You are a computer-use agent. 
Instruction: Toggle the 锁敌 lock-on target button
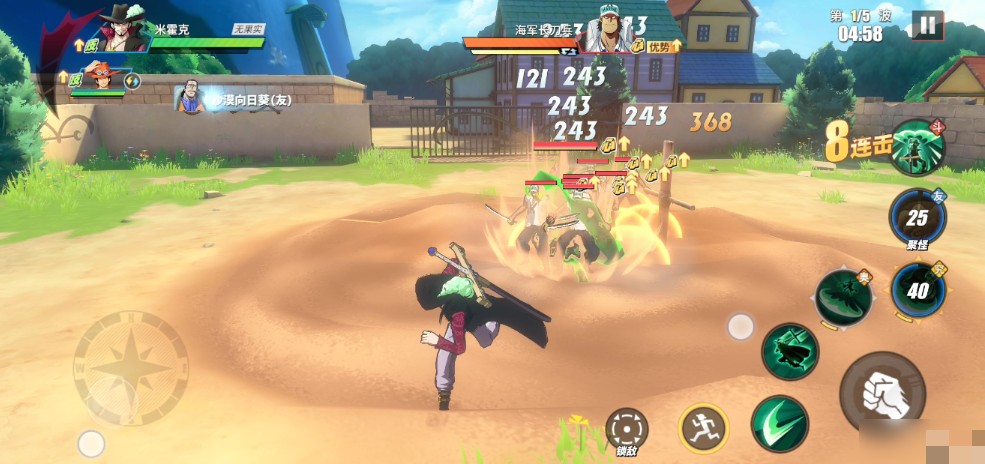tap(627, 428)
